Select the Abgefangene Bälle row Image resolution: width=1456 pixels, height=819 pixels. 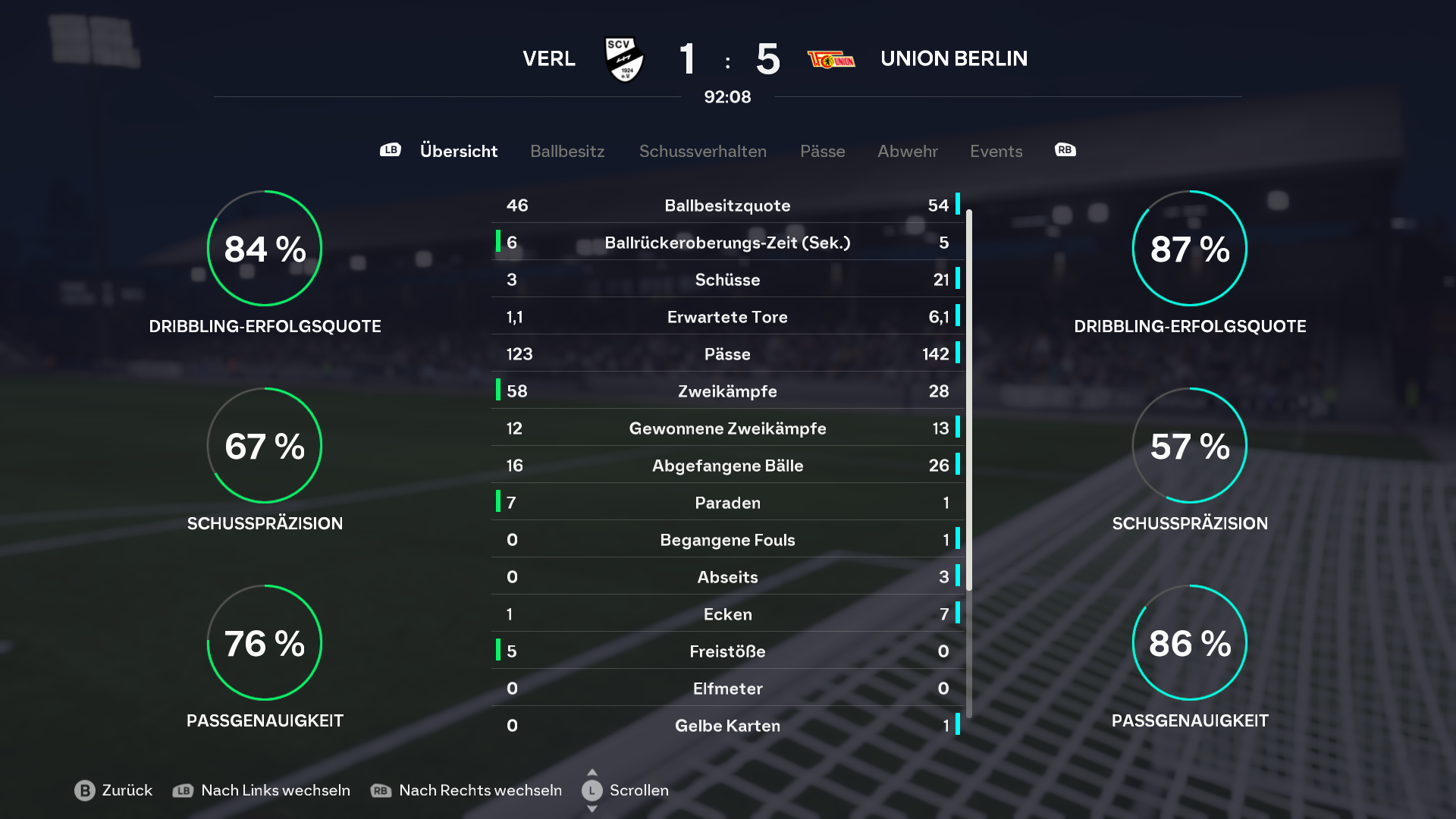click(727, 466)
